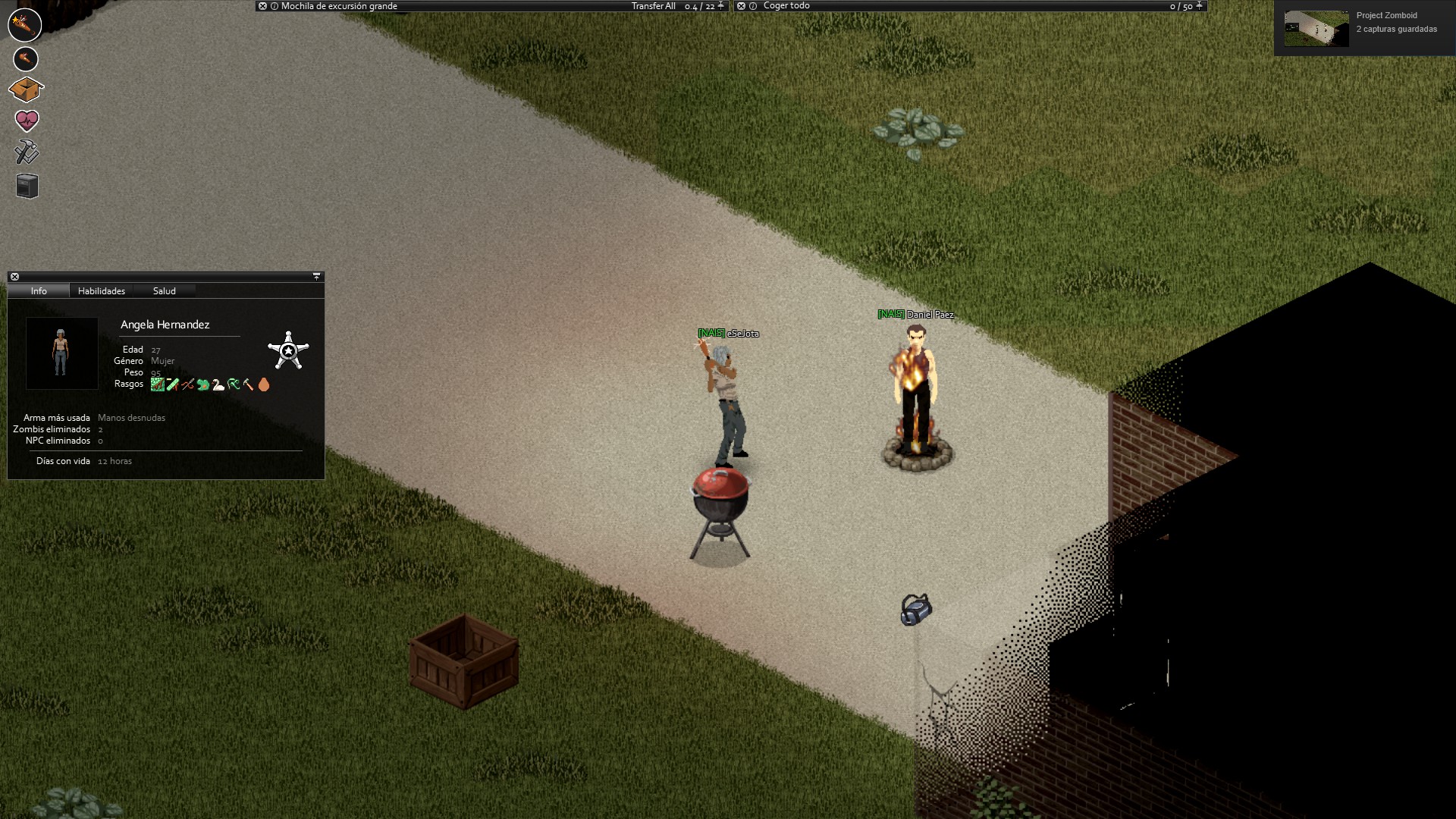The width and height of the screenshot is (1456, 819).
Task: Switch to the Salud tab
Action: pyautogui.click(x=164, y=290)
